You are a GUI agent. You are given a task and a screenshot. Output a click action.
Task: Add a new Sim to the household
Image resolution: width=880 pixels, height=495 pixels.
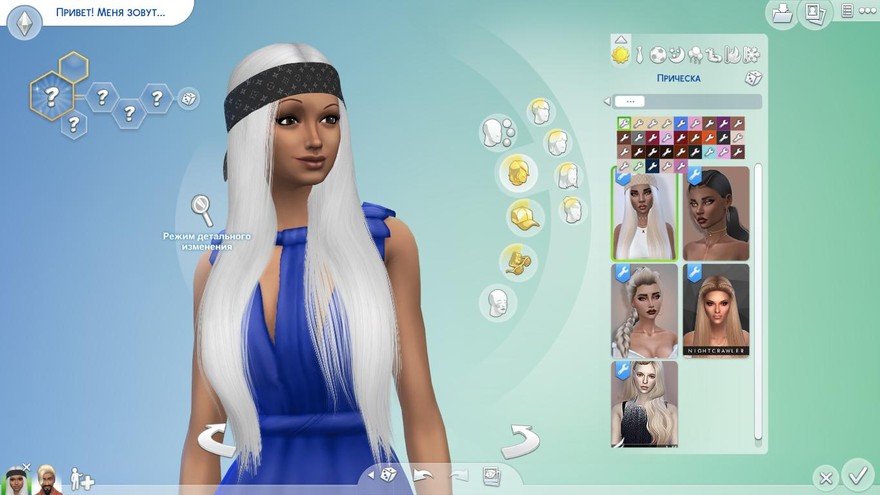click(81, 480)
